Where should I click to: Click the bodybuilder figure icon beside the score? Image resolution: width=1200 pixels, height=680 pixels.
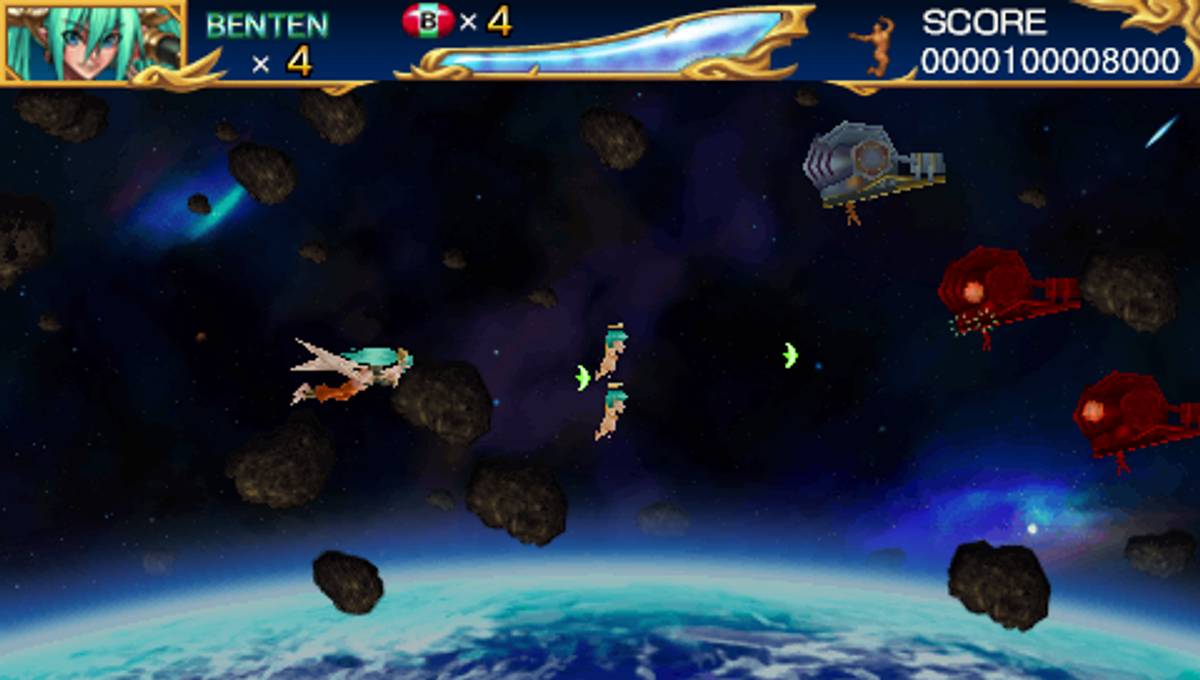point(875,45)
